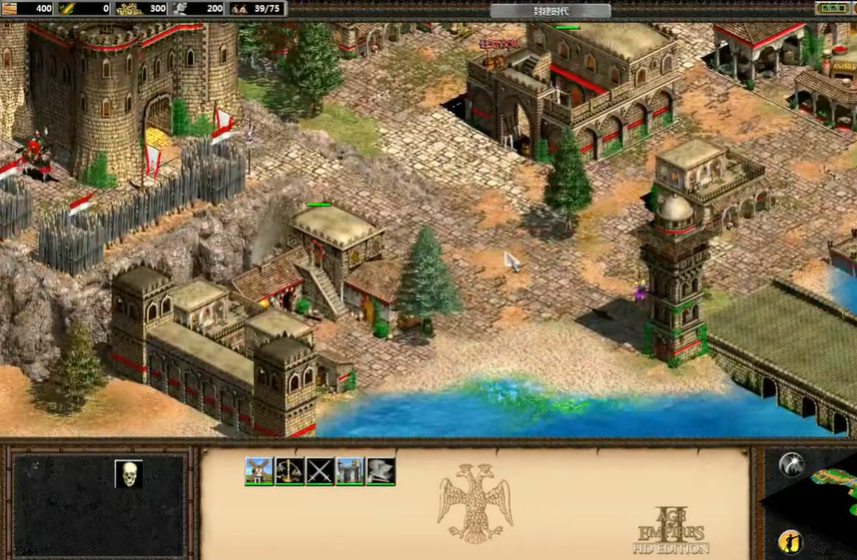Choose the crossed swords icon
This screenshot has height=560, width=857.
click(x=320, y=471)
